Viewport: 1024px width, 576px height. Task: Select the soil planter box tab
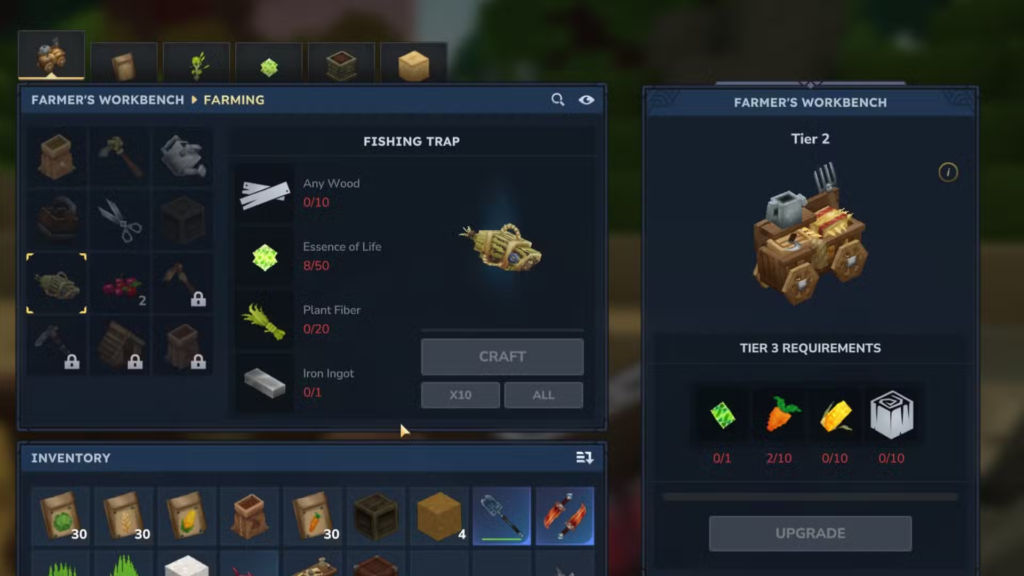coord(341,65)
